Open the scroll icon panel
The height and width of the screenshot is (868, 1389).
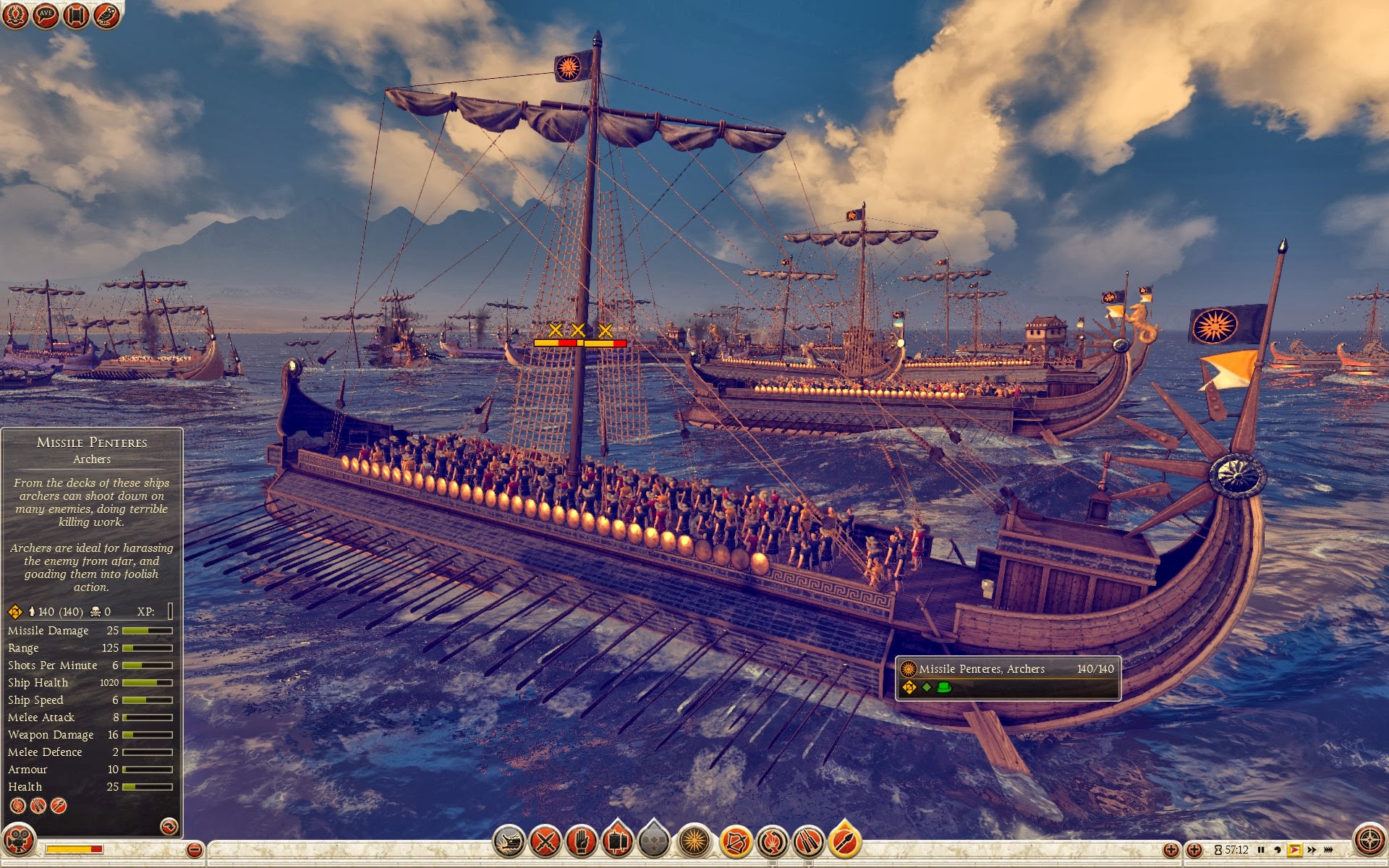[x=76, y=15]
